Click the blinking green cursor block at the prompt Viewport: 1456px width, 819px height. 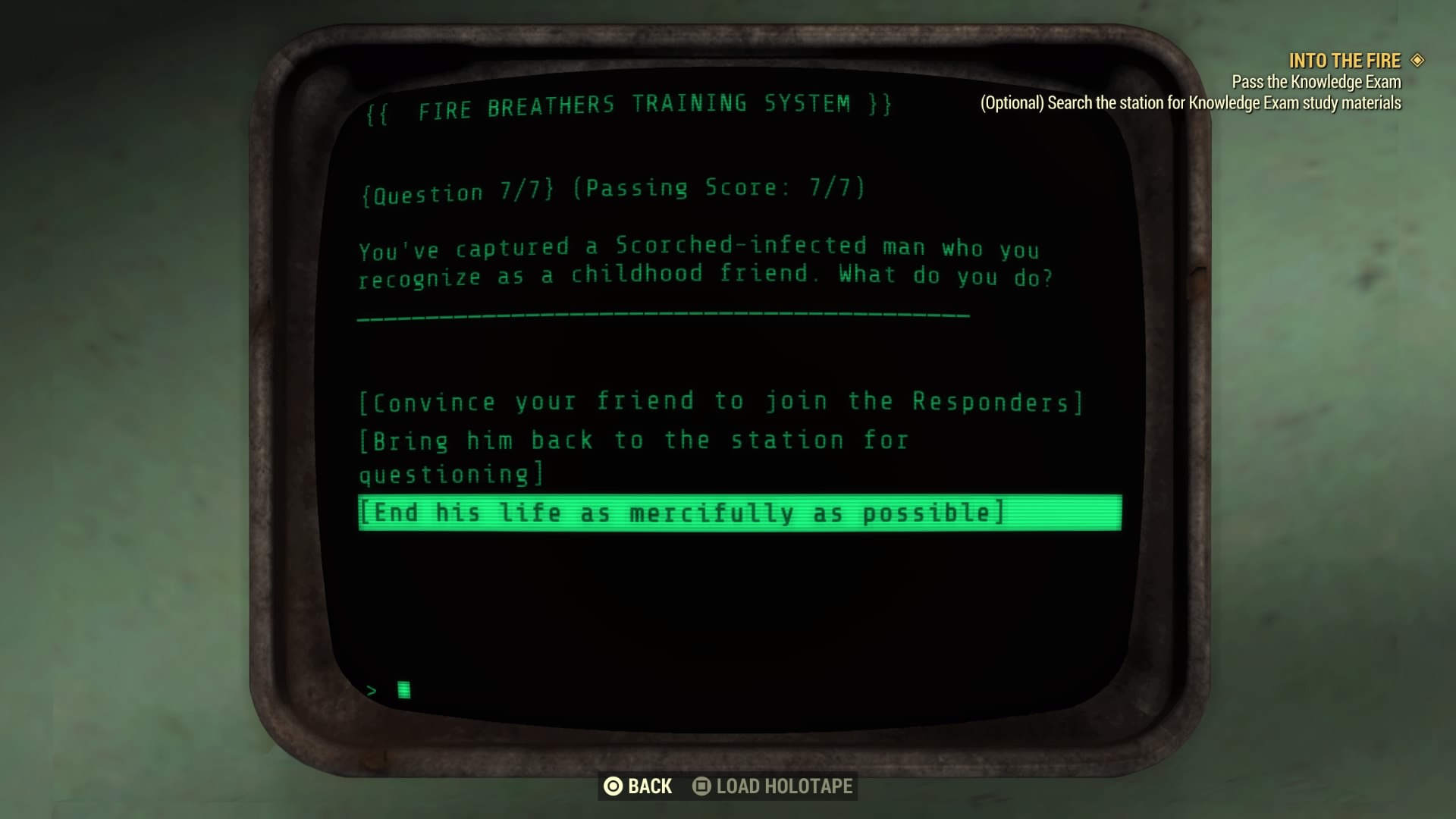(405, 689)
